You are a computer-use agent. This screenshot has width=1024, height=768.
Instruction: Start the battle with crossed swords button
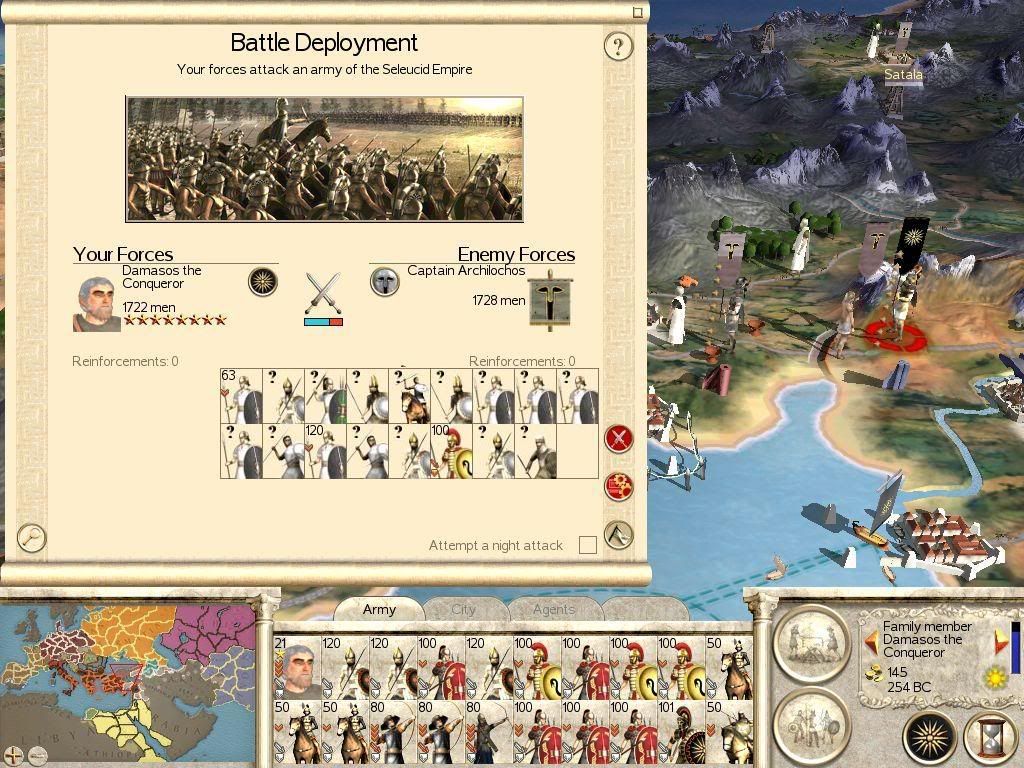click(619, 438)
